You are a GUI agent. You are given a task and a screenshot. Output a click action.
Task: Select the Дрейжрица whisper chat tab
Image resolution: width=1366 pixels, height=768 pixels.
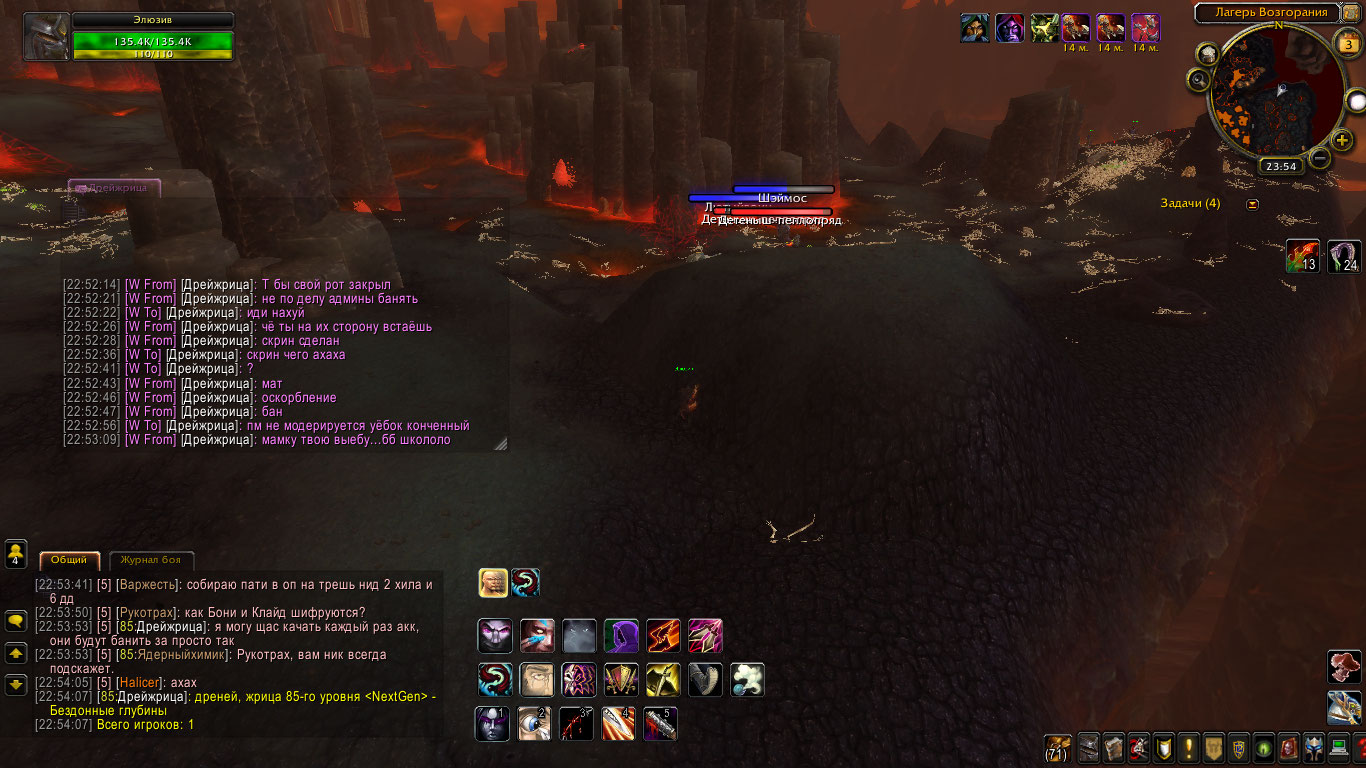tap(114, 187)
